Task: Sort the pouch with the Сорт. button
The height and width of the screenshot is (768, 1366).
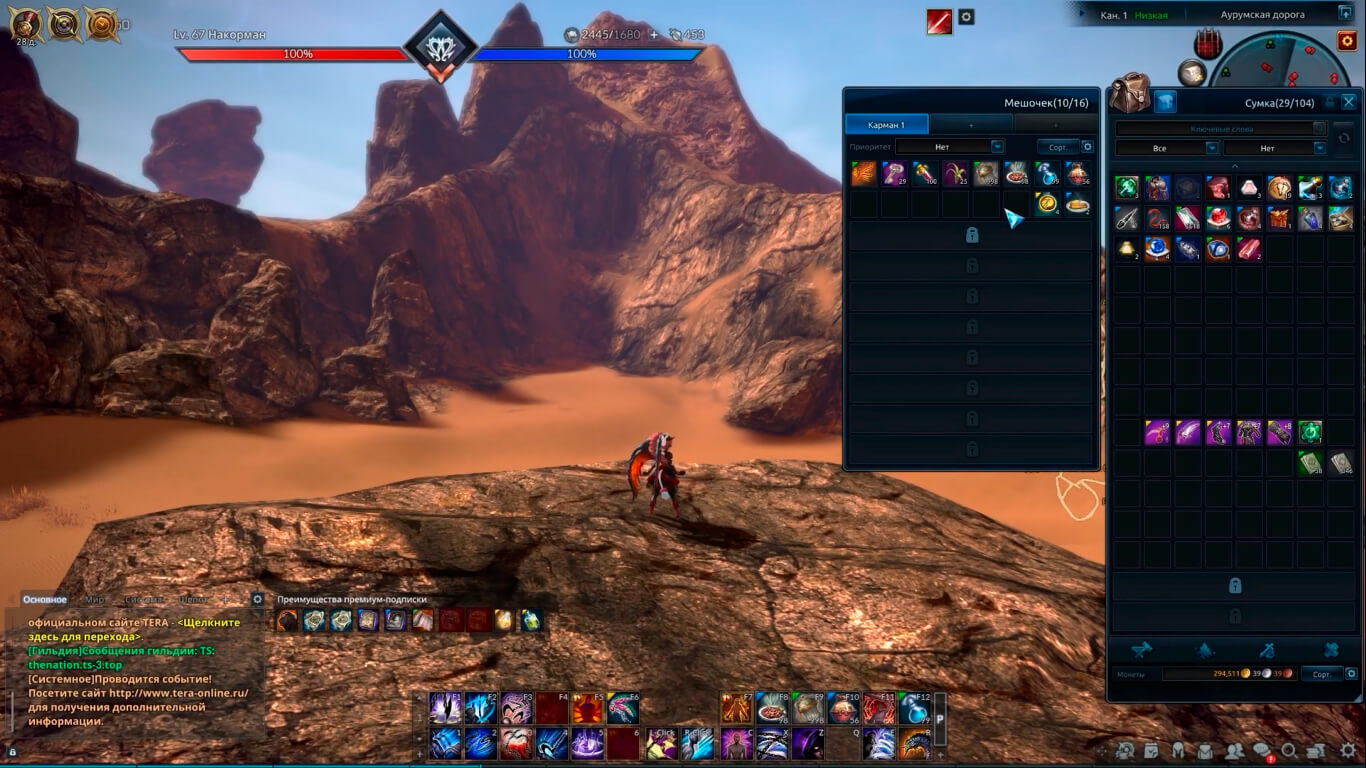Action: (1058, 147)
